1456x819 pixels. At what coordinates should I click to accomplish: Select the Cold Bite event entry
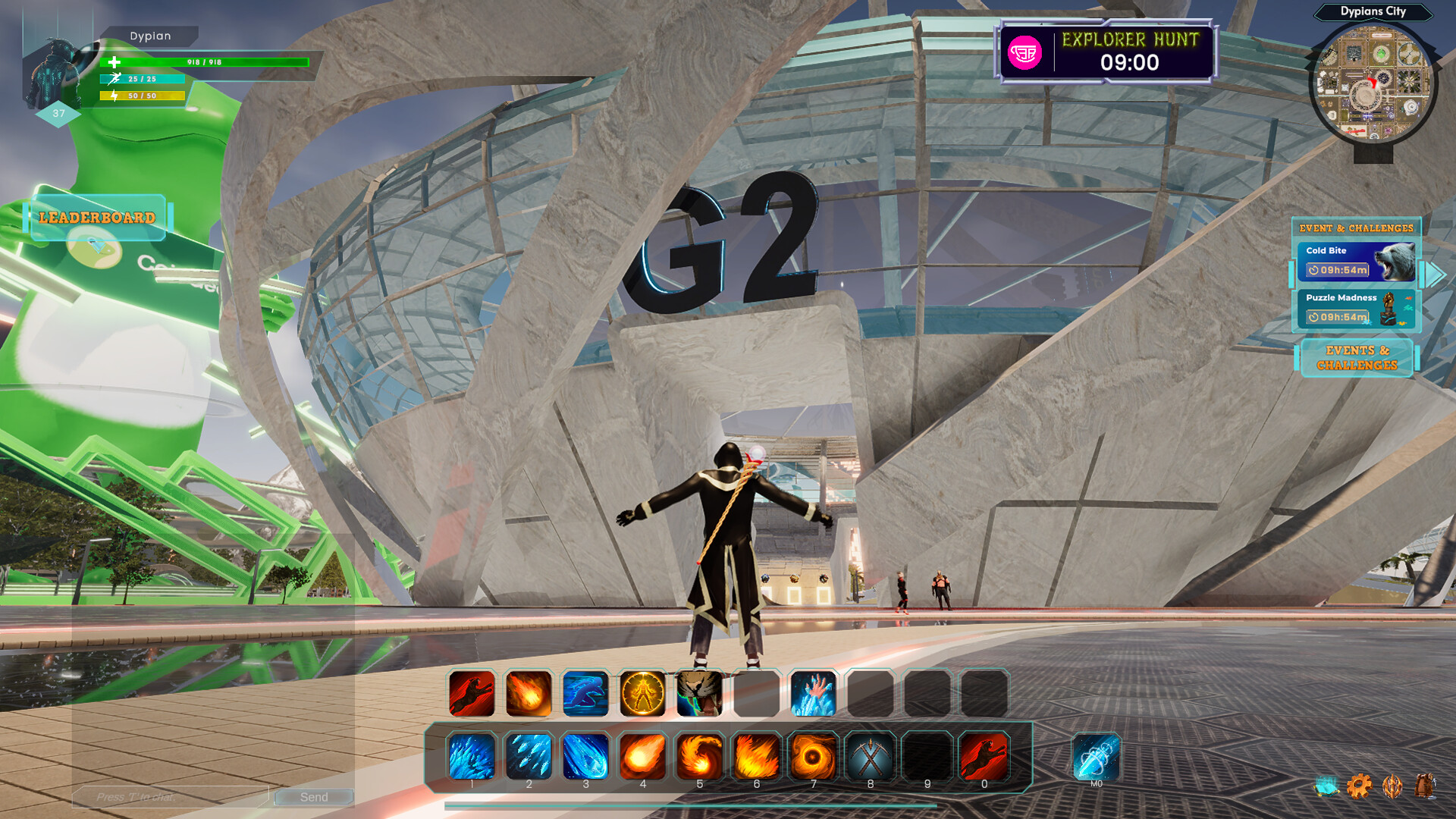[1357, 262]
